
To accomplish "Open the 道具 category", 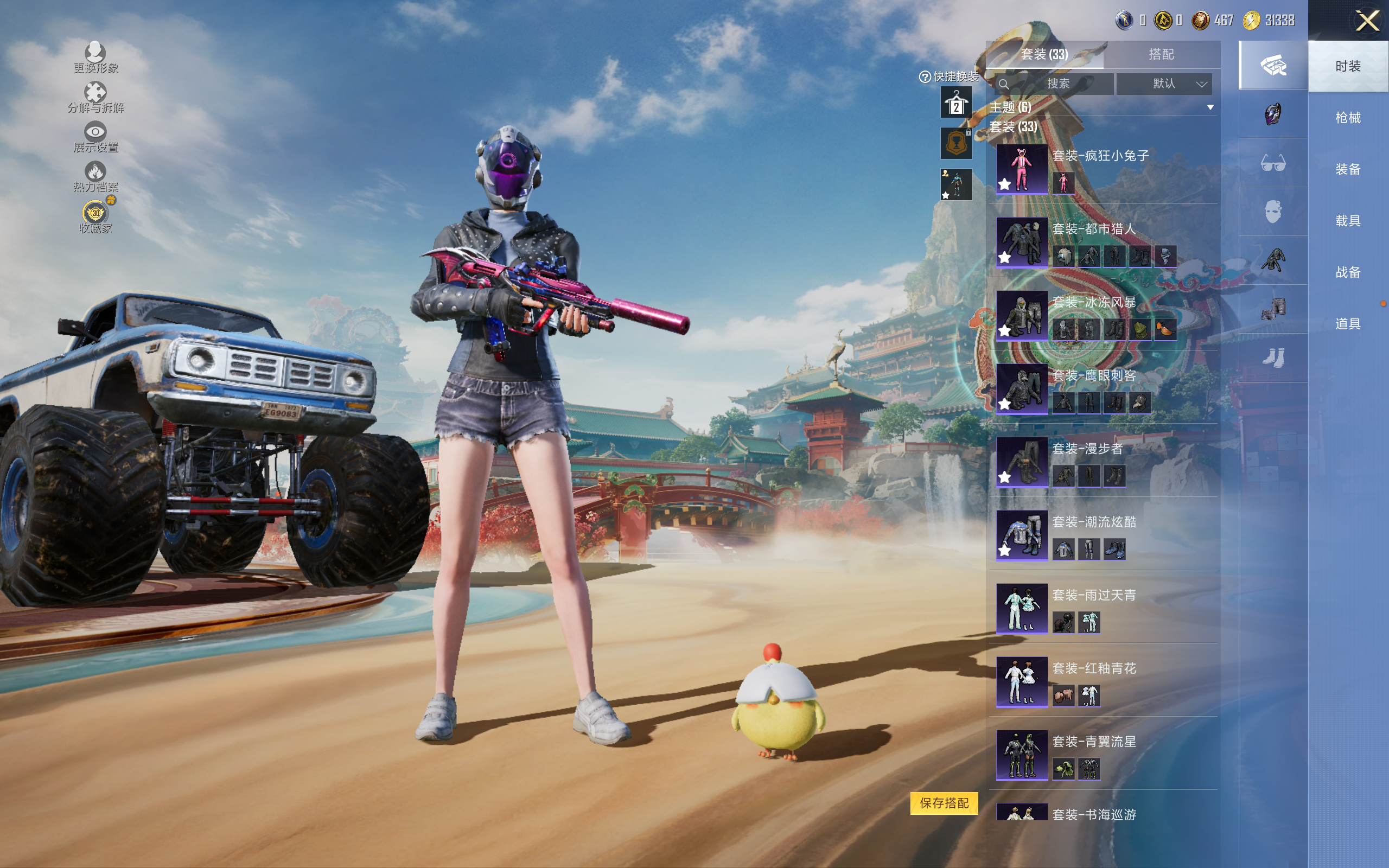I will (x=1347, y=324).
